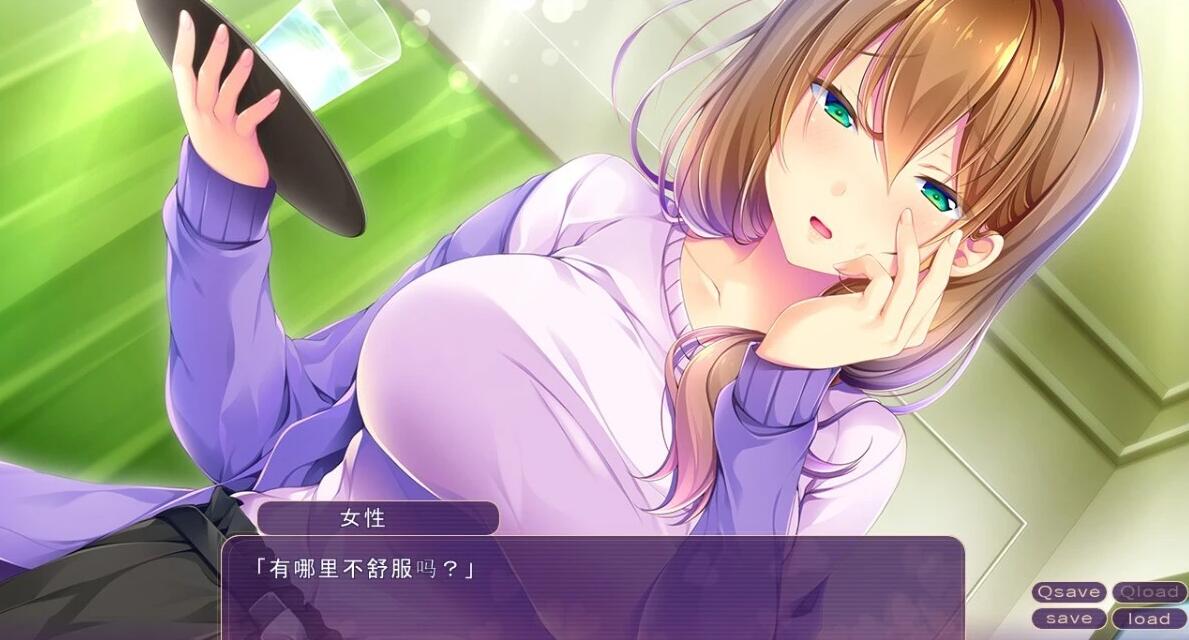This screenshot has height=640, width=1189.
Task: Open the load menu
Action: click(x=1149, y=618)
